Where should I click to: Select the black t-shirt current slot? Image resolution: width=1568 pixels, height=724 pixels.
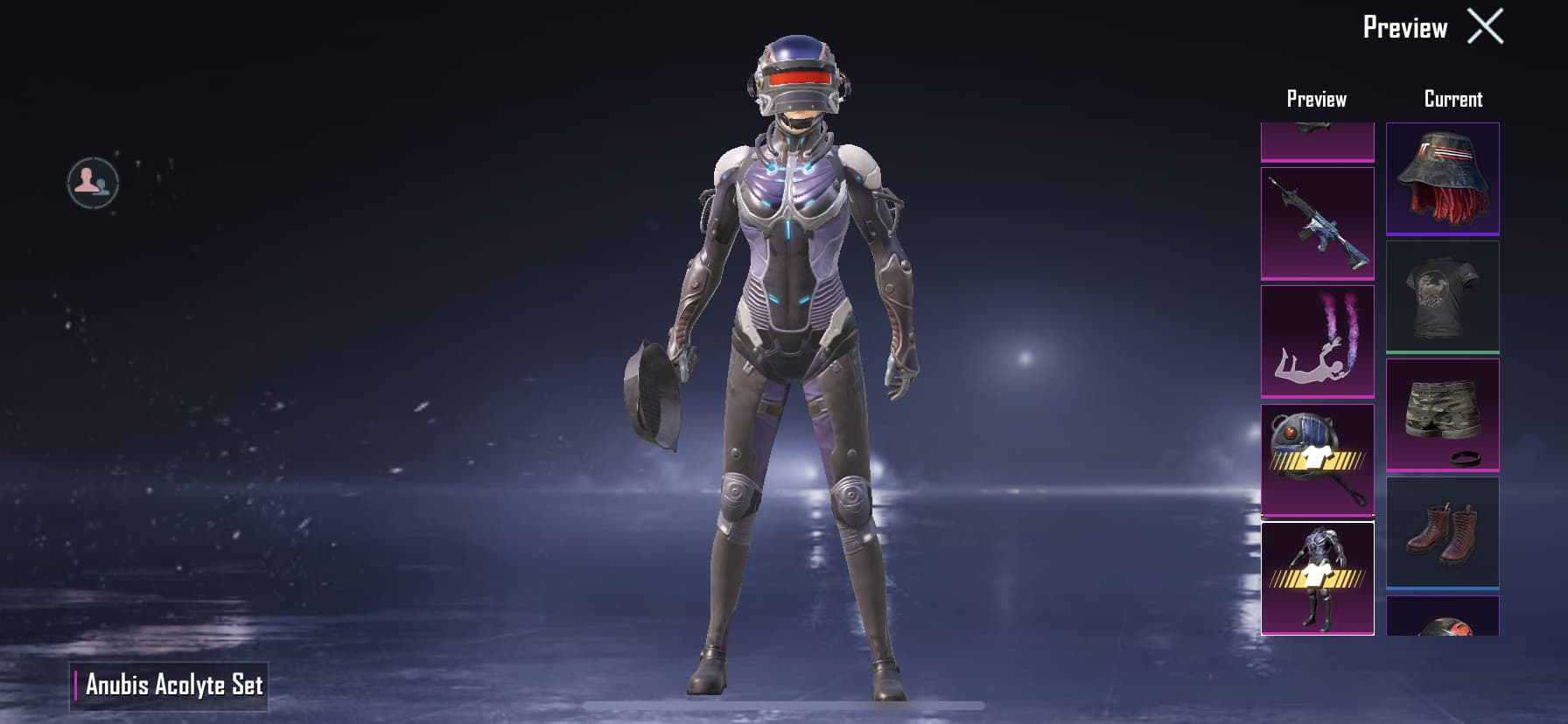1442,297
